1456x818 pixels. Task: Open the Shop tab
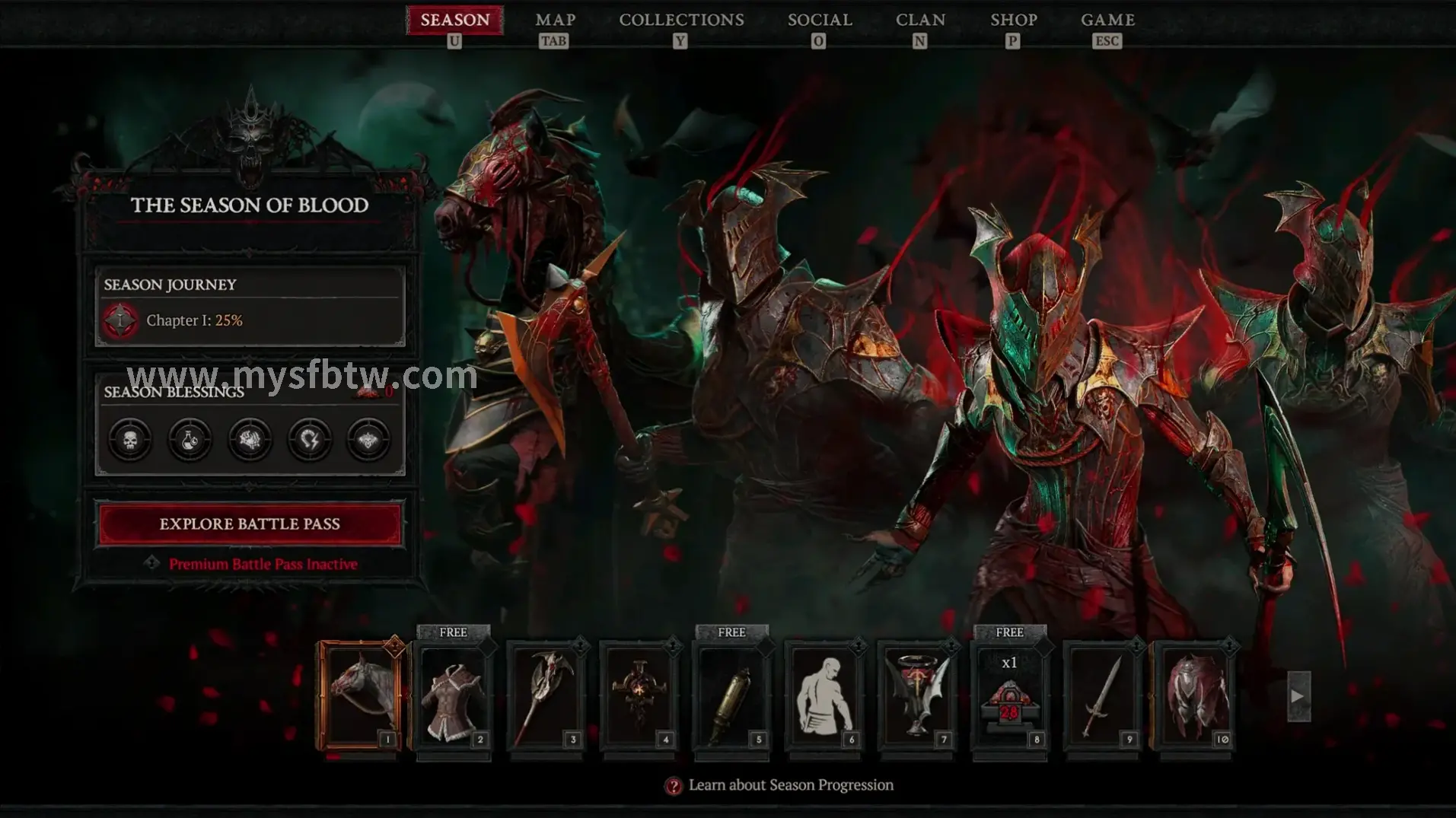pyautogui.click(x=1013, y=21)
